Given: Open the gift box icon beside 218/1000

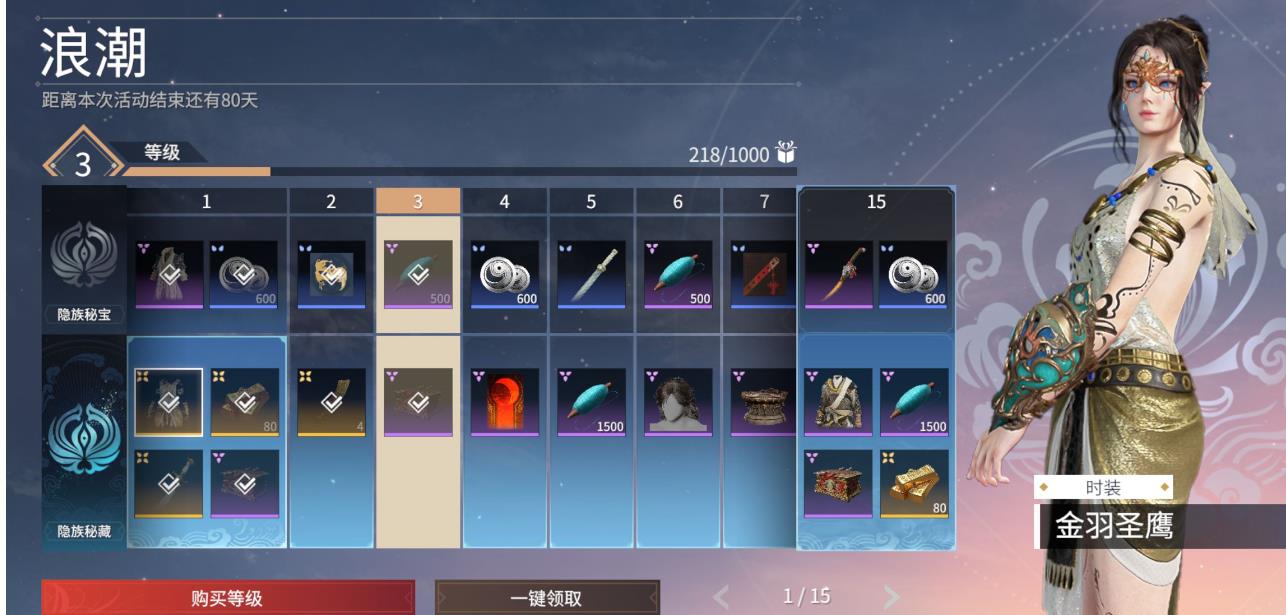Looking at the screenshot, I should [786, 153].
